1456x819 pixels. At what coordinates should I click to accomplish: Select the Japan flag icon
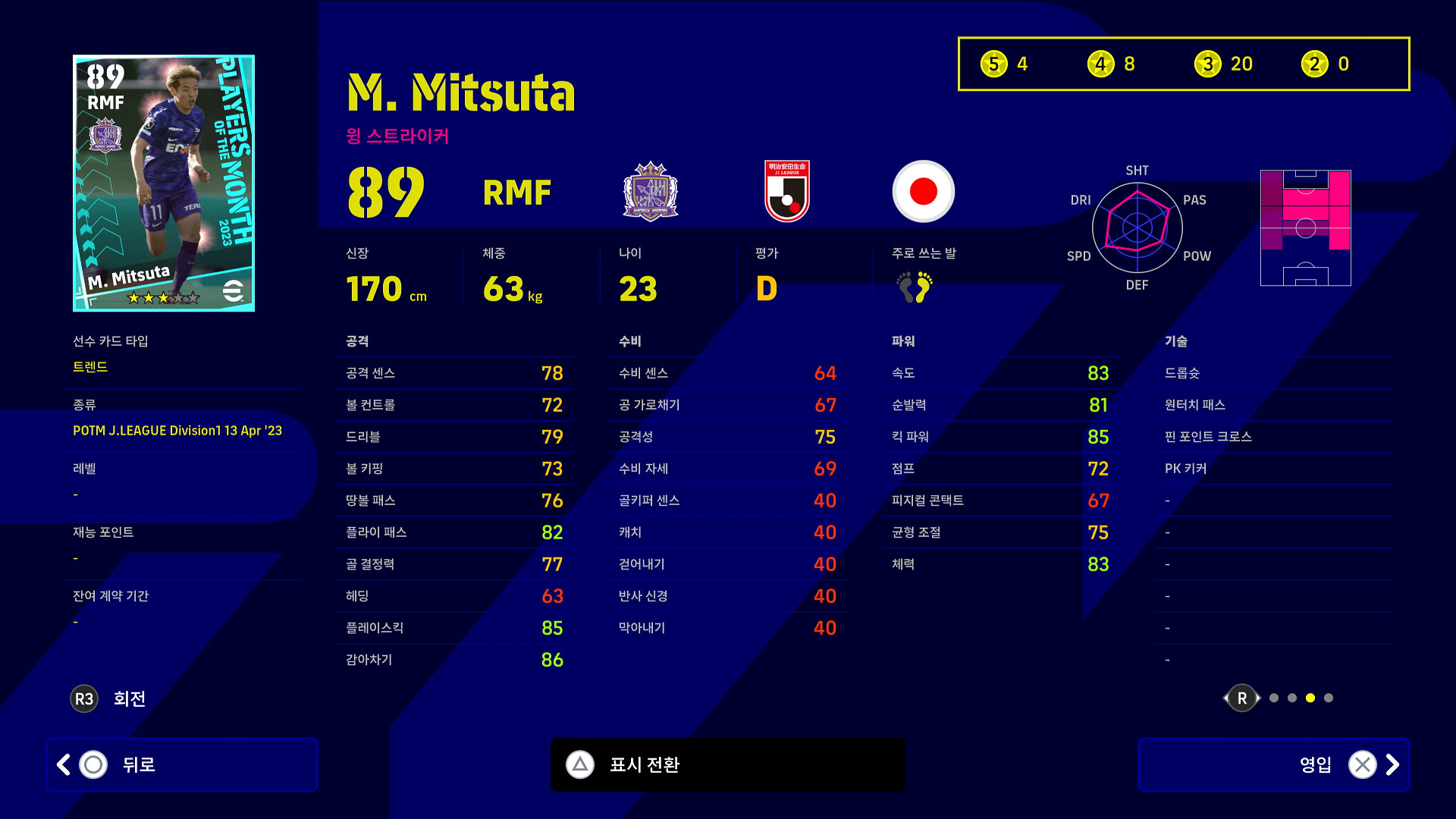[x=923, y=191]
